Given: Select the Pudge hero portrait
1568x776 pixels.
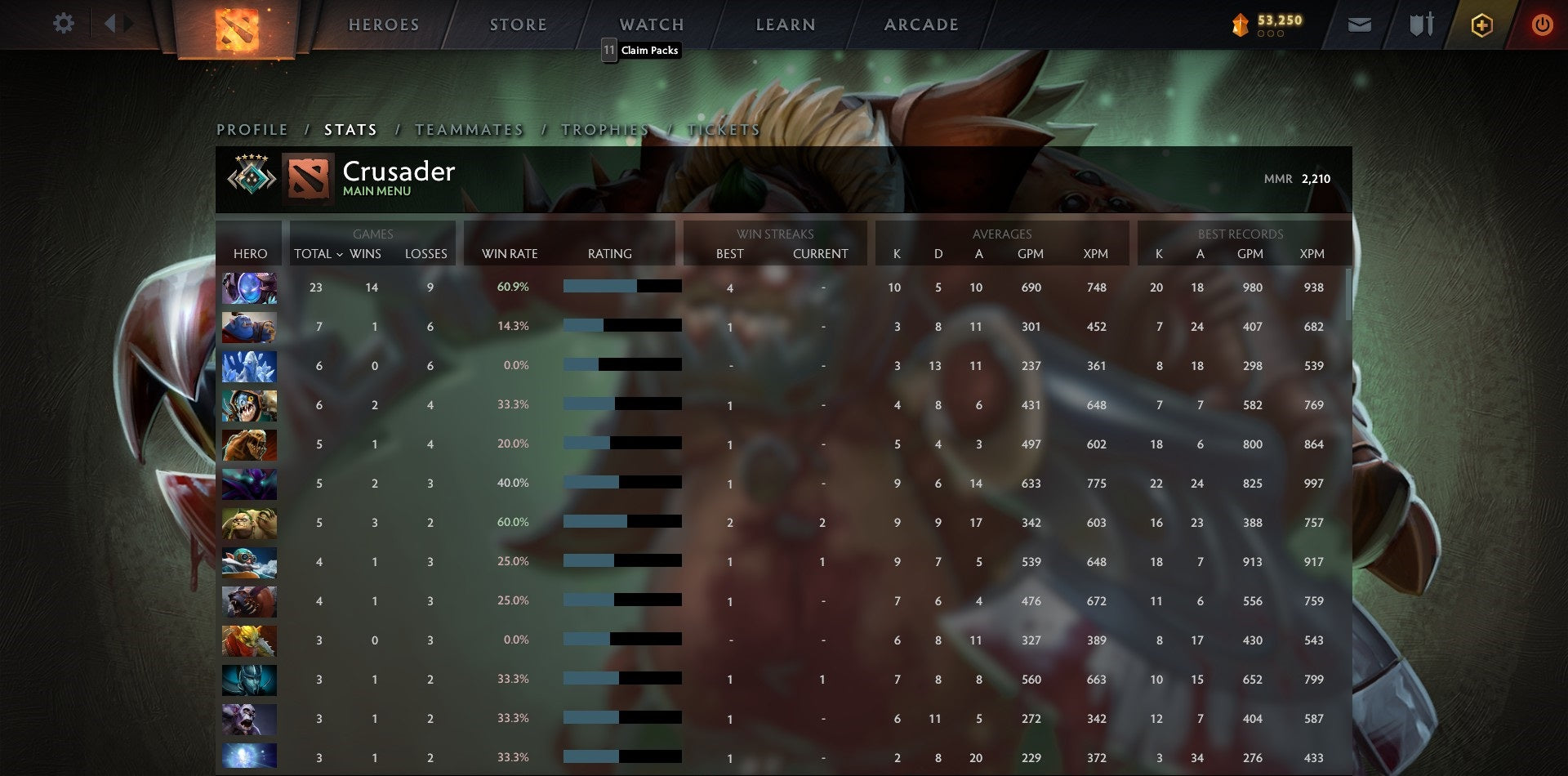Looking at the screenshot, I should (x=249, y=523).
